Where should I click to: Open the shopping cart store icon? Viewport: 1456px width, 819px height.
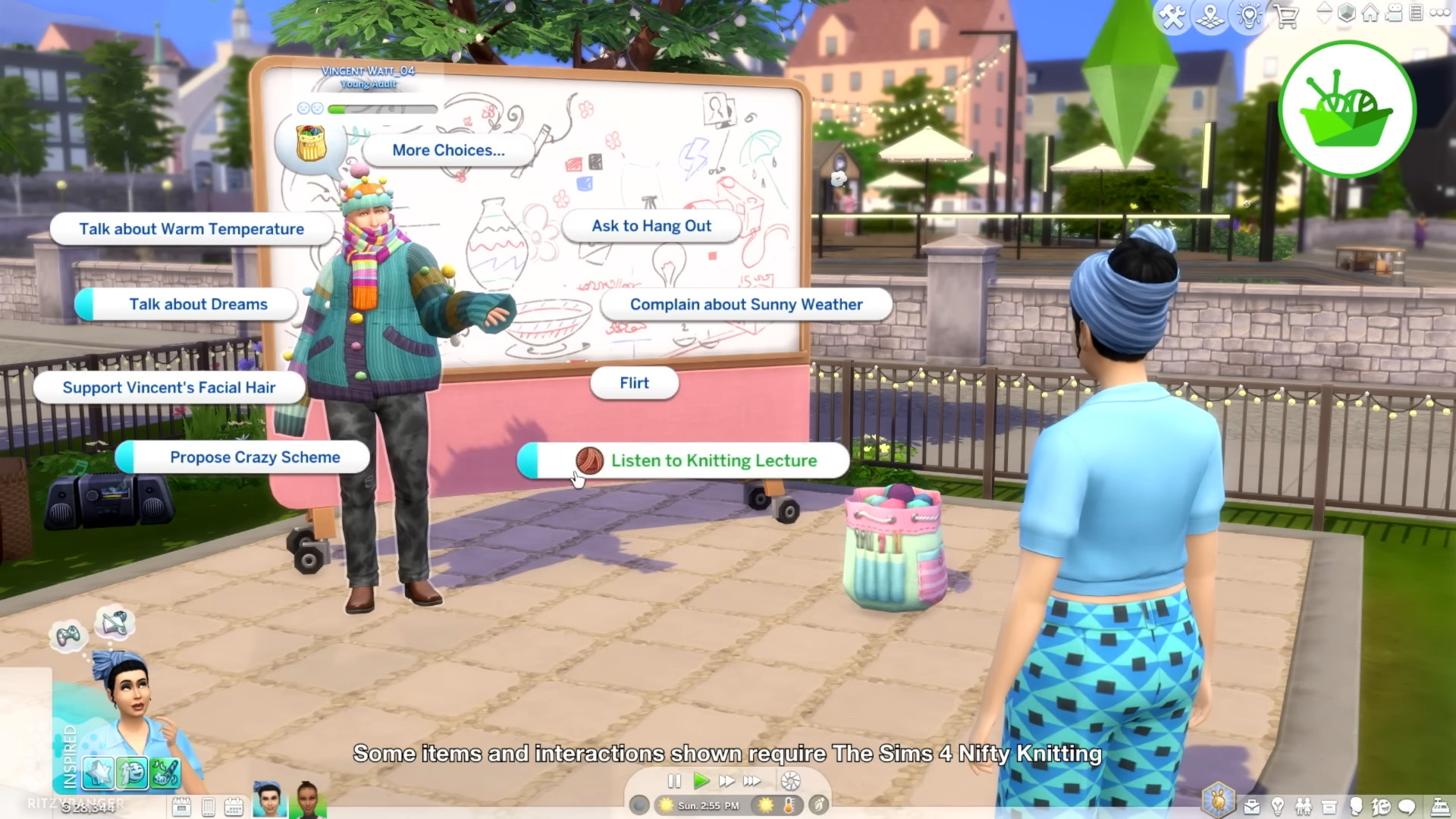pyautogui.click(x=1286, y=16)
